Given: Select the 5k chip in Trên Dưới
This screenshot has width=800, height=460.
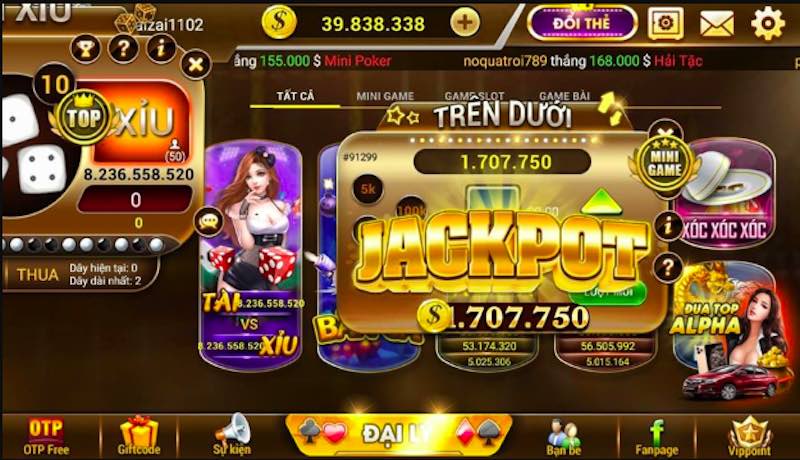Looking at the screenshot, I should click(367, 188).
